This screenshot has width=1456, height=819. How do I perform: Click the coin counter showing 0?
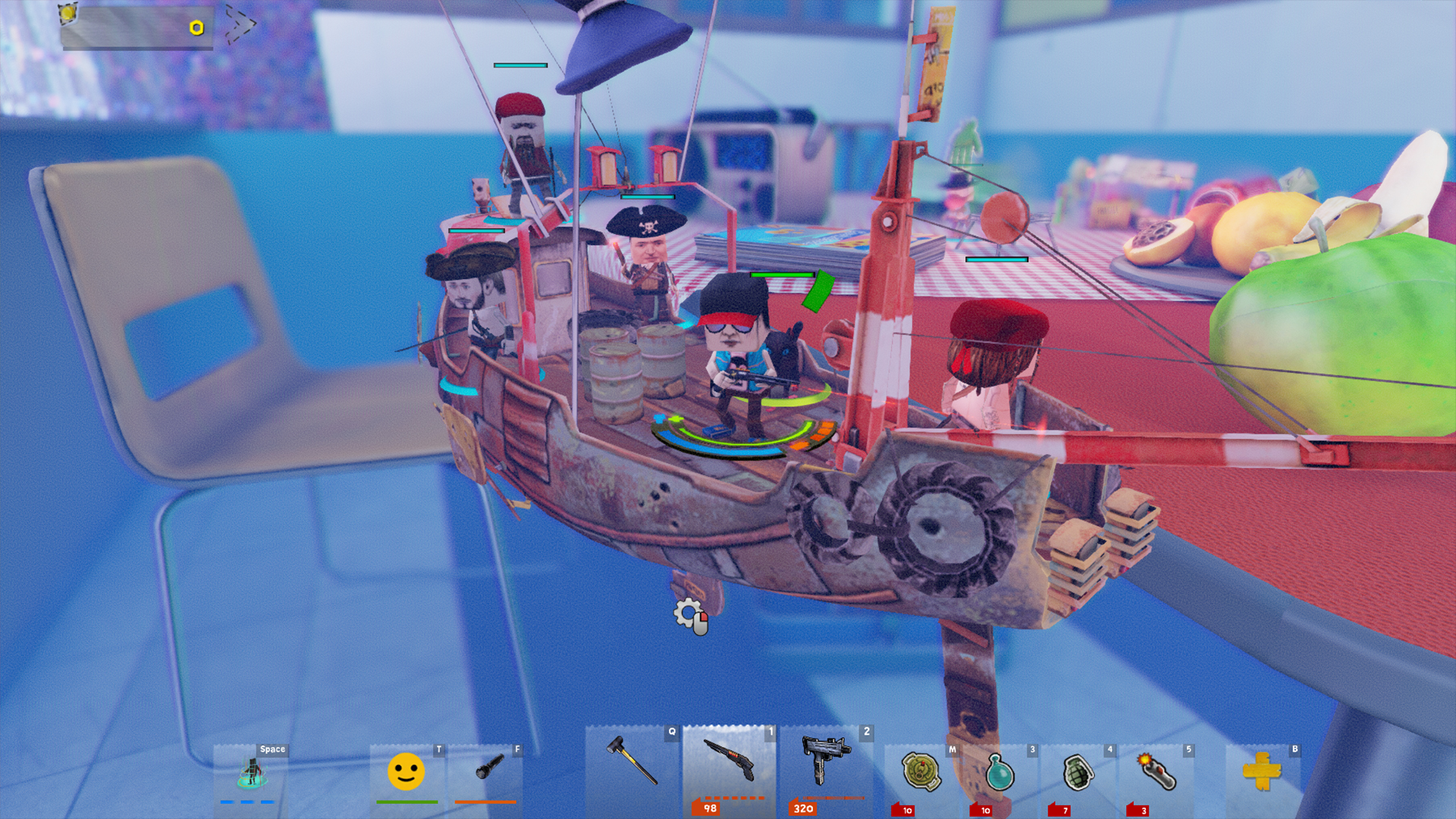195,29
